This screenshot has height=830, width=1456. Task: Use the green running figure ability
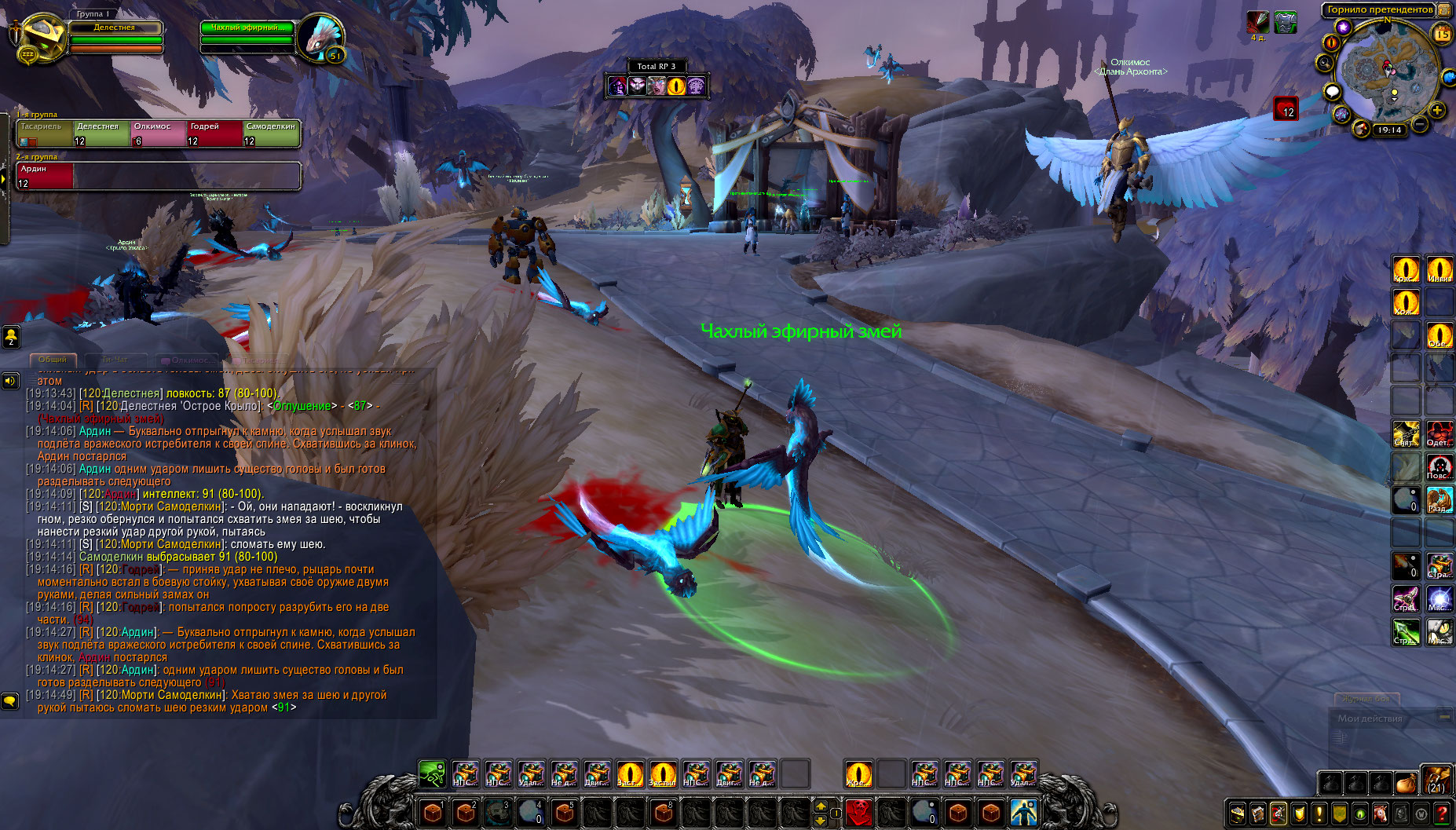click(432, 774)
